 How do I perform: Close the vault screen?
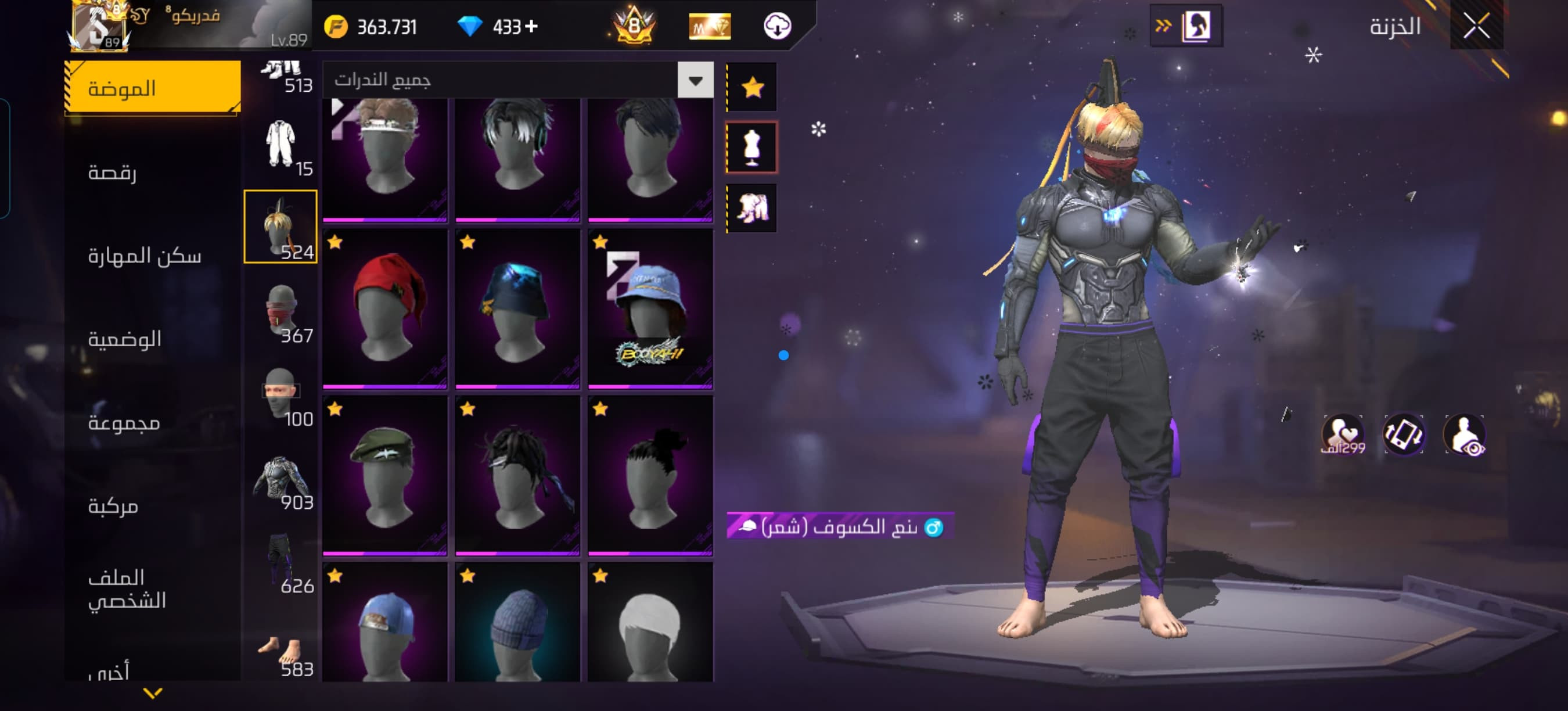pos(1476,26)
